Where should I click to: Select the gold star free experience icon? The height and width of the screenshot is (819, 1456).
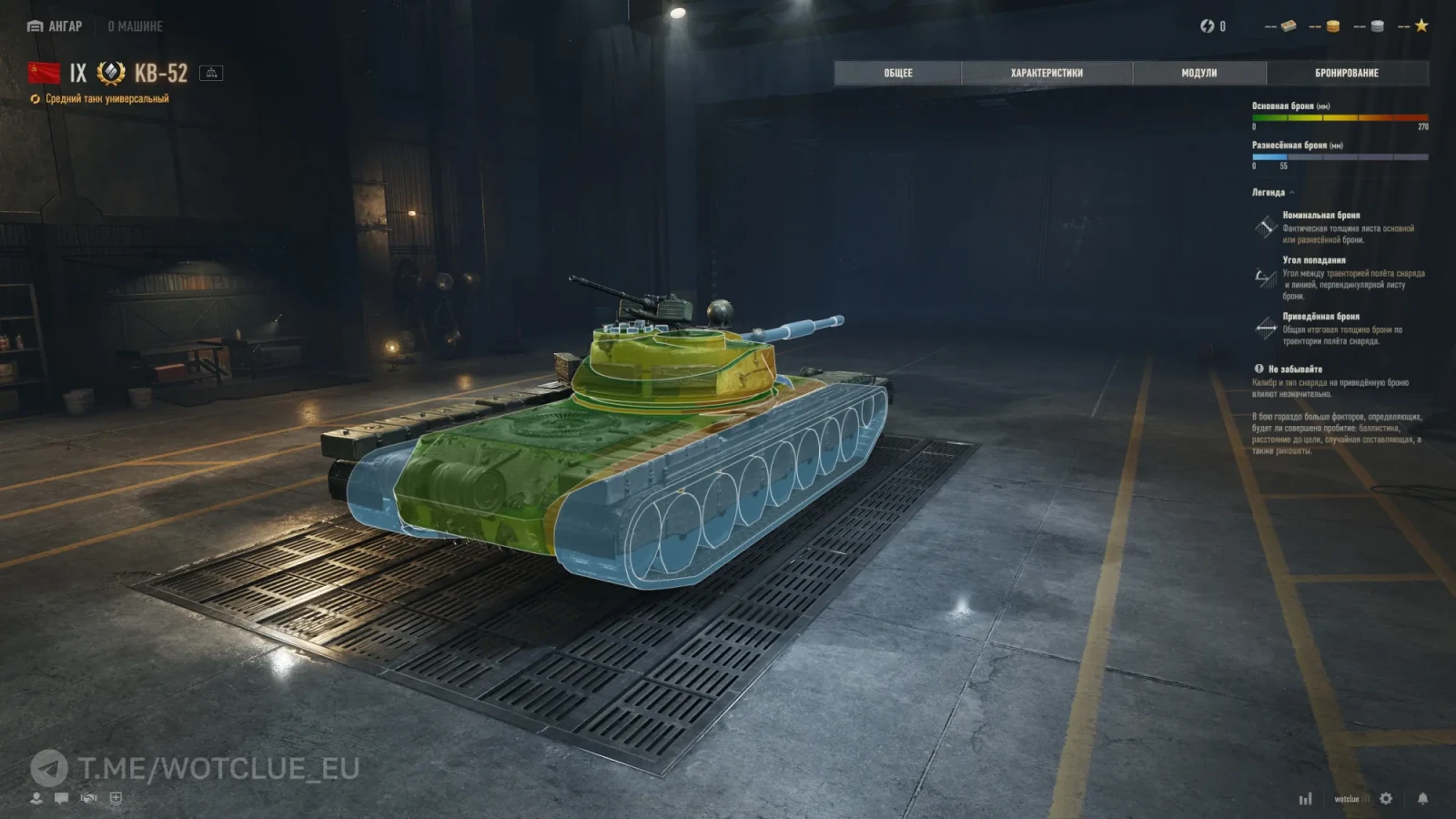pyautogui.click(x=1421, y=26)
